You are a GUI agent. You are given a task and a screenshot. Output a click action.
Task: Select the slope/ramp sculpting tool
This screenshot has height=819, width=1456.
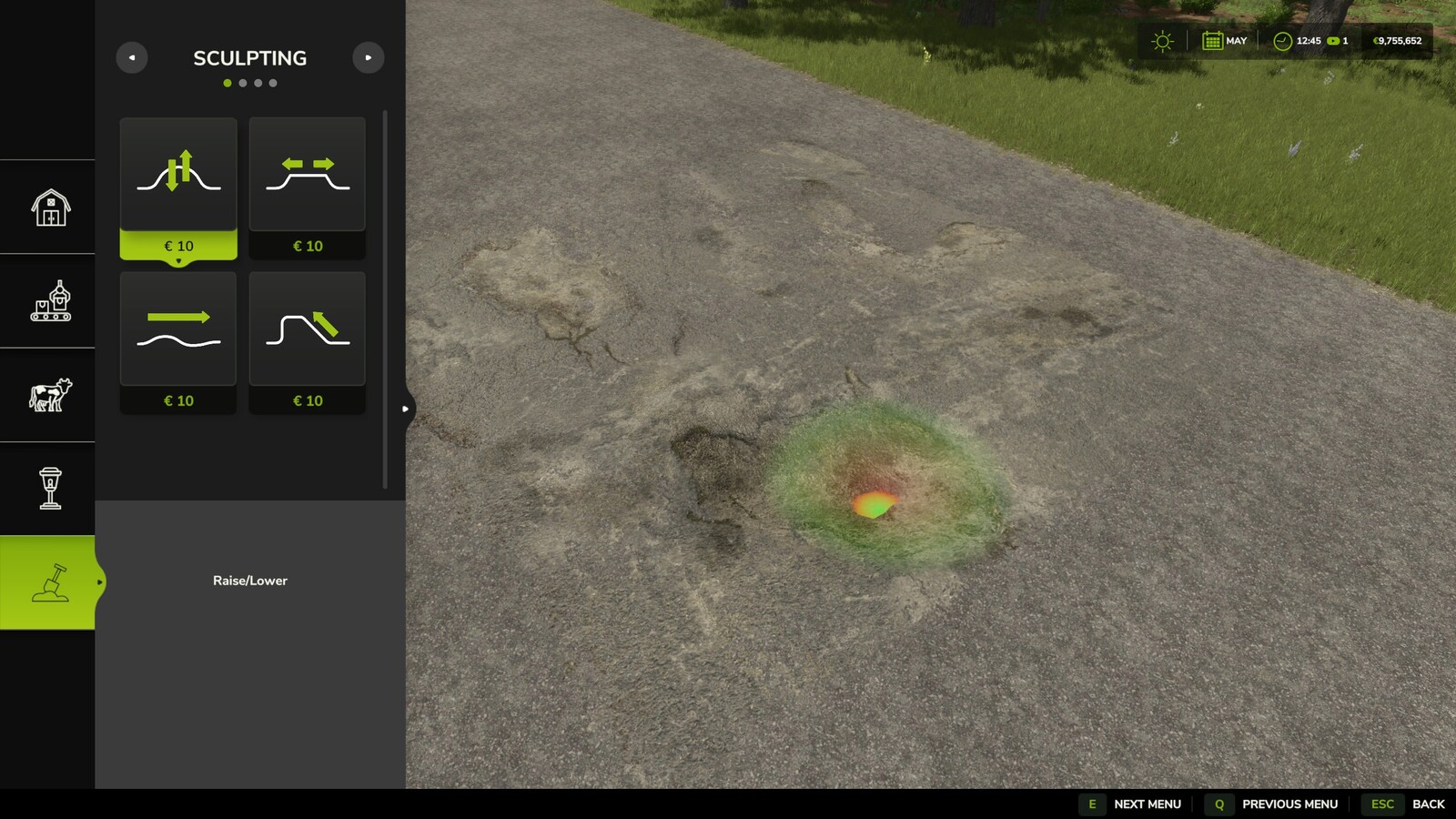click(308, 329)
